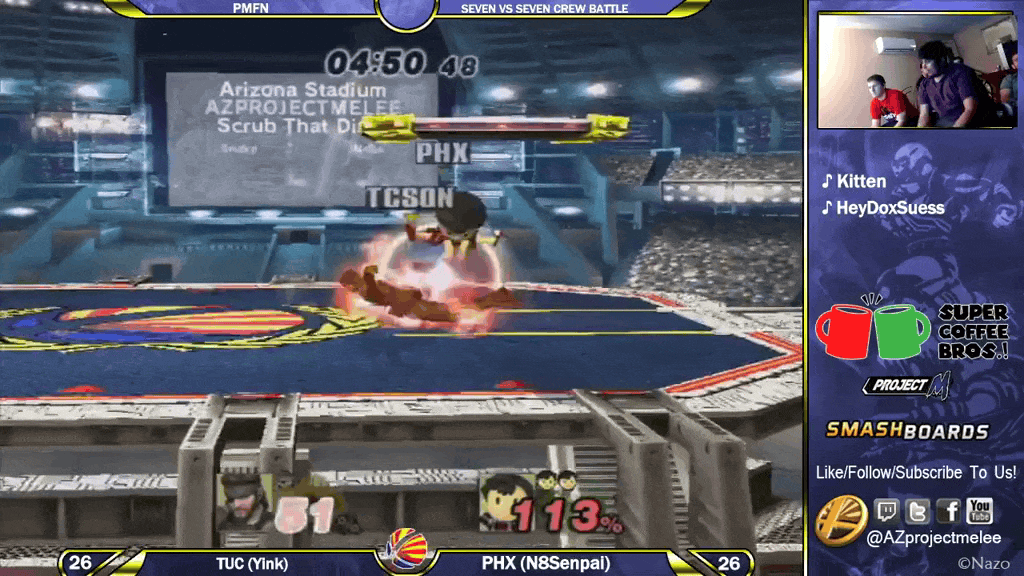The height and width of the screenshot is (576, 1024).
Task: Open the Facebook icon
Action: (x=948, y=512)
